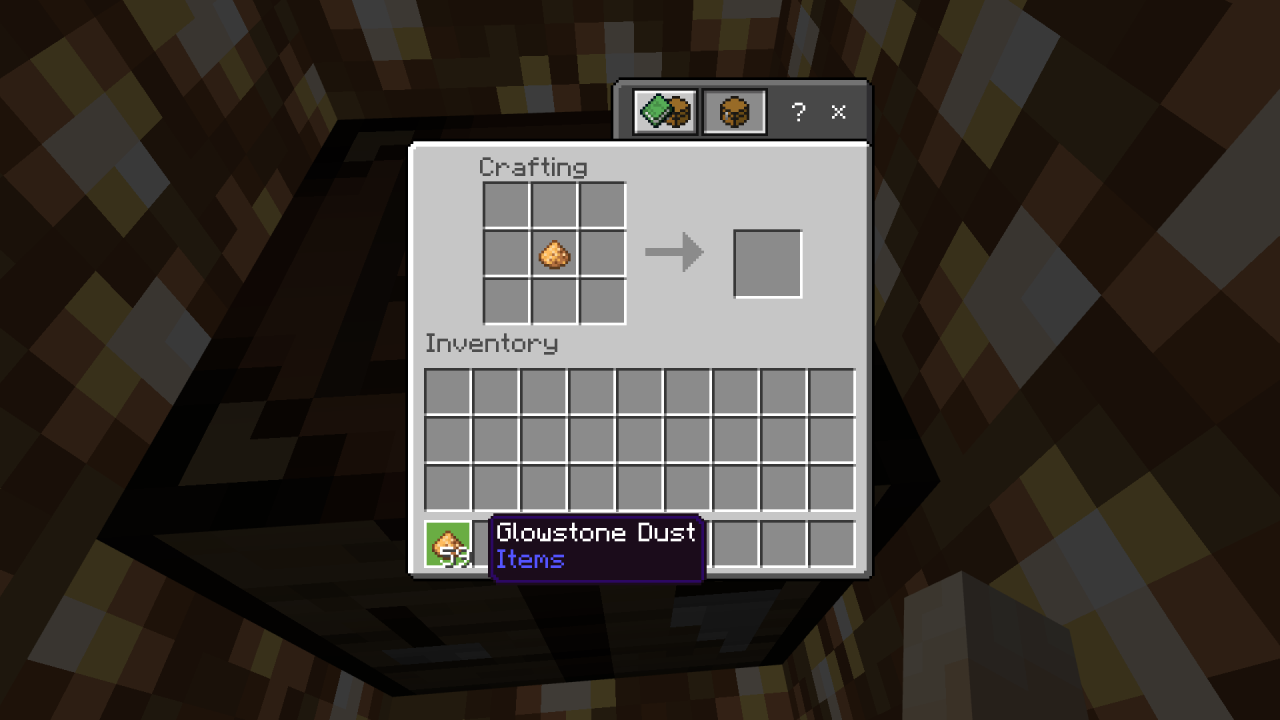Click the top-left crafting grid slot

click(x=506, y=205)
